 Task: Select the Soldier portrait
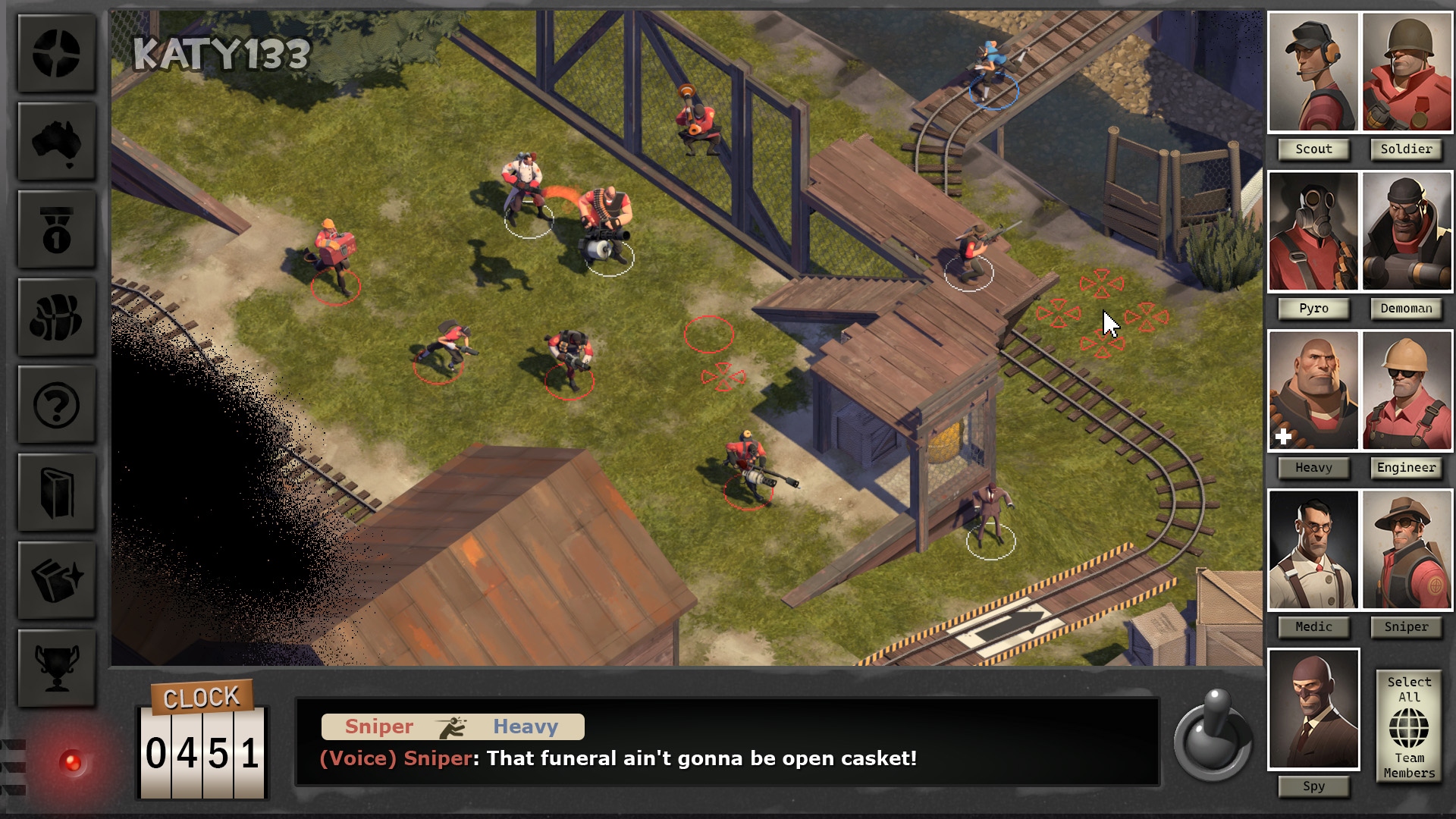tap(1407, 72)
